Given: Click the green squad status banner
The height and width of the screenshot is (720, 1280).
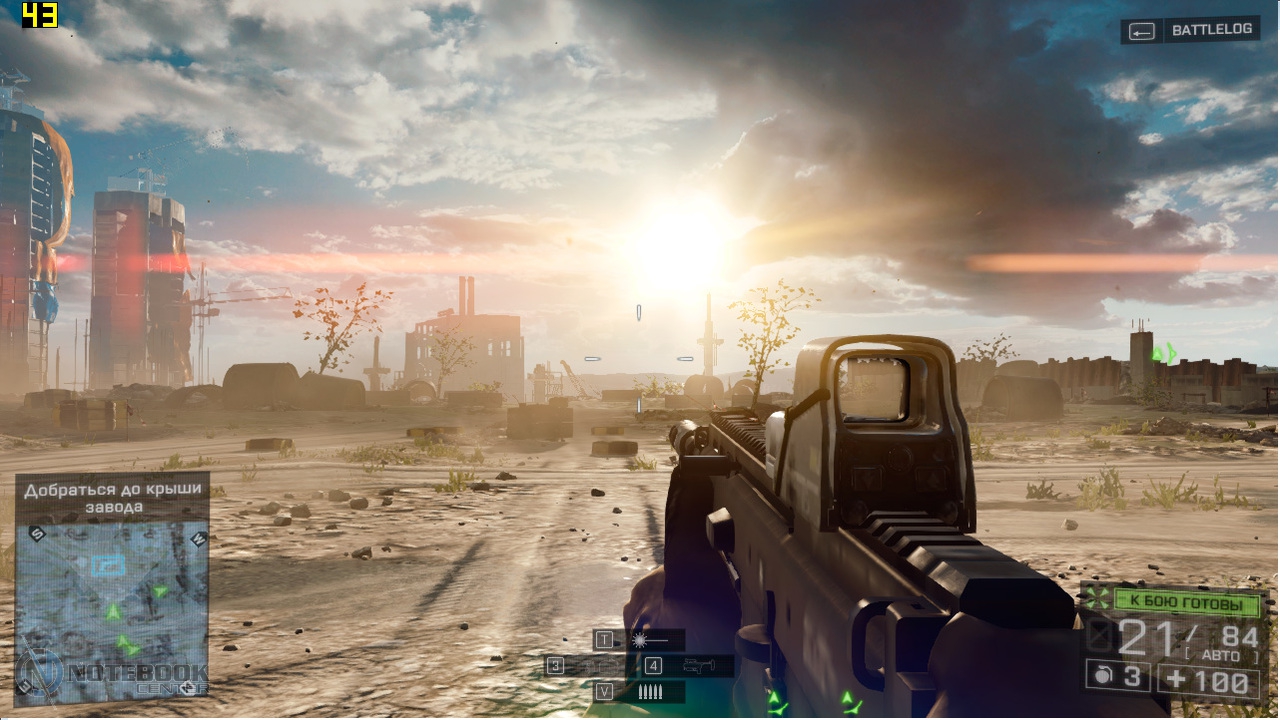Looking at the screenshot, I should (1187, 603).
